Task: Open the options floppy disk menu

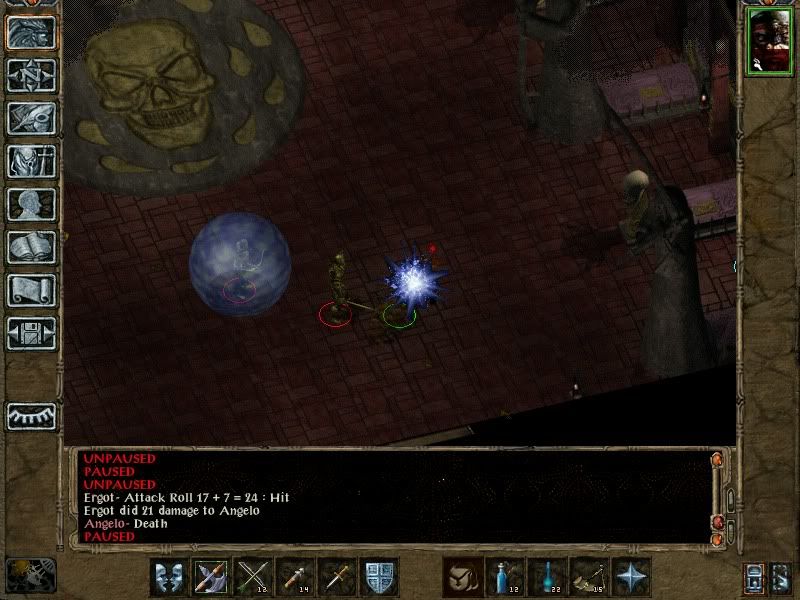Action: [x=31, y=333]
